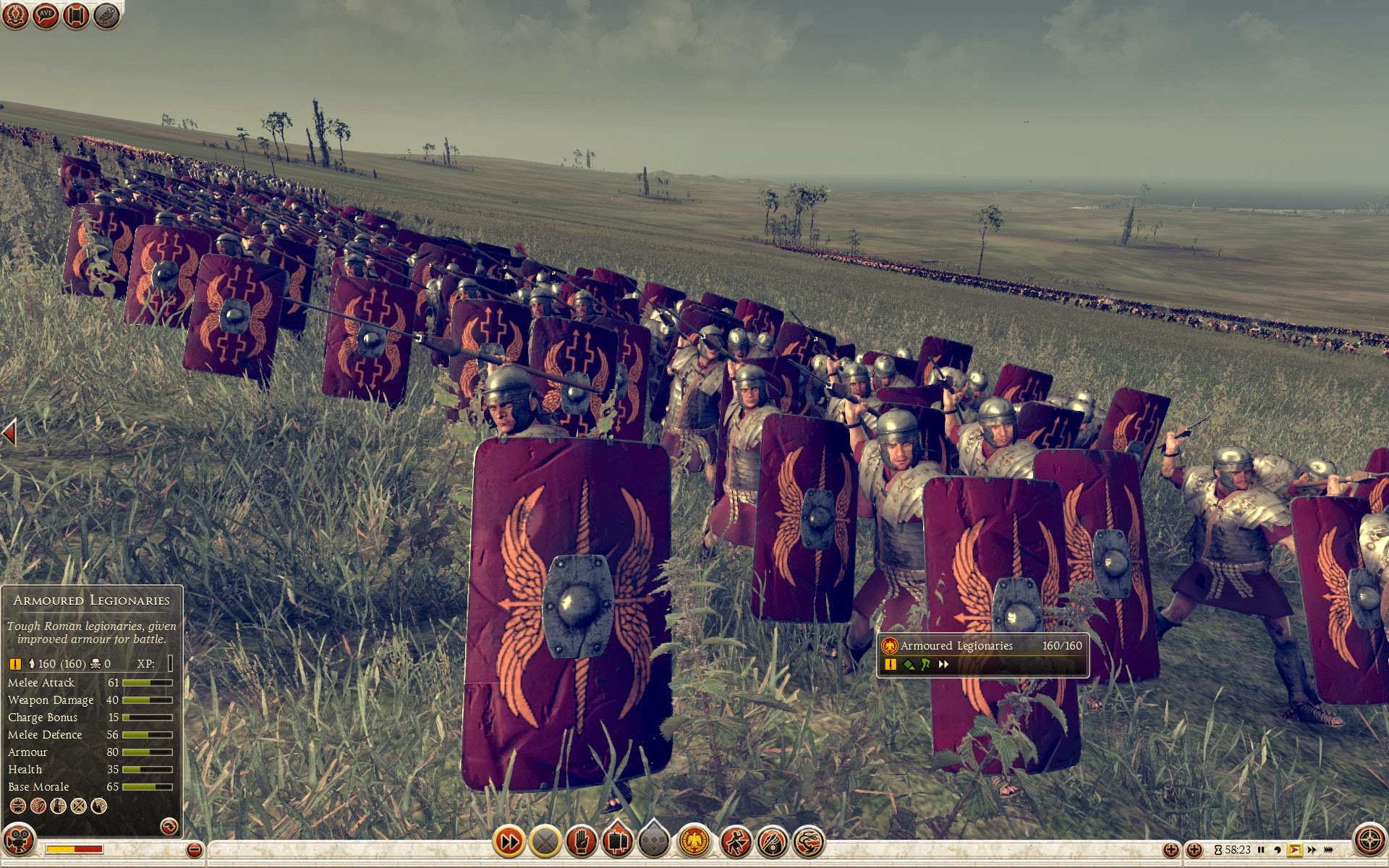Activate the spear and shield ability
Image resolution: width=1389 pixels, height=868 pixels.
(773, 841)
